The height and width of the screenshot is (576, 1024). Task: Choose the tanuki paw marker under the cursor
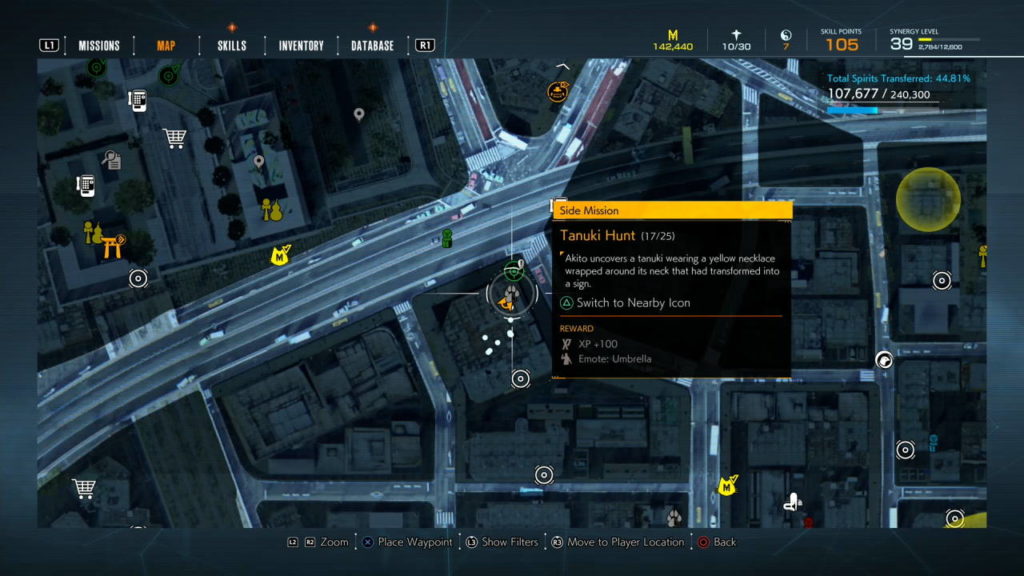[510, 294]
